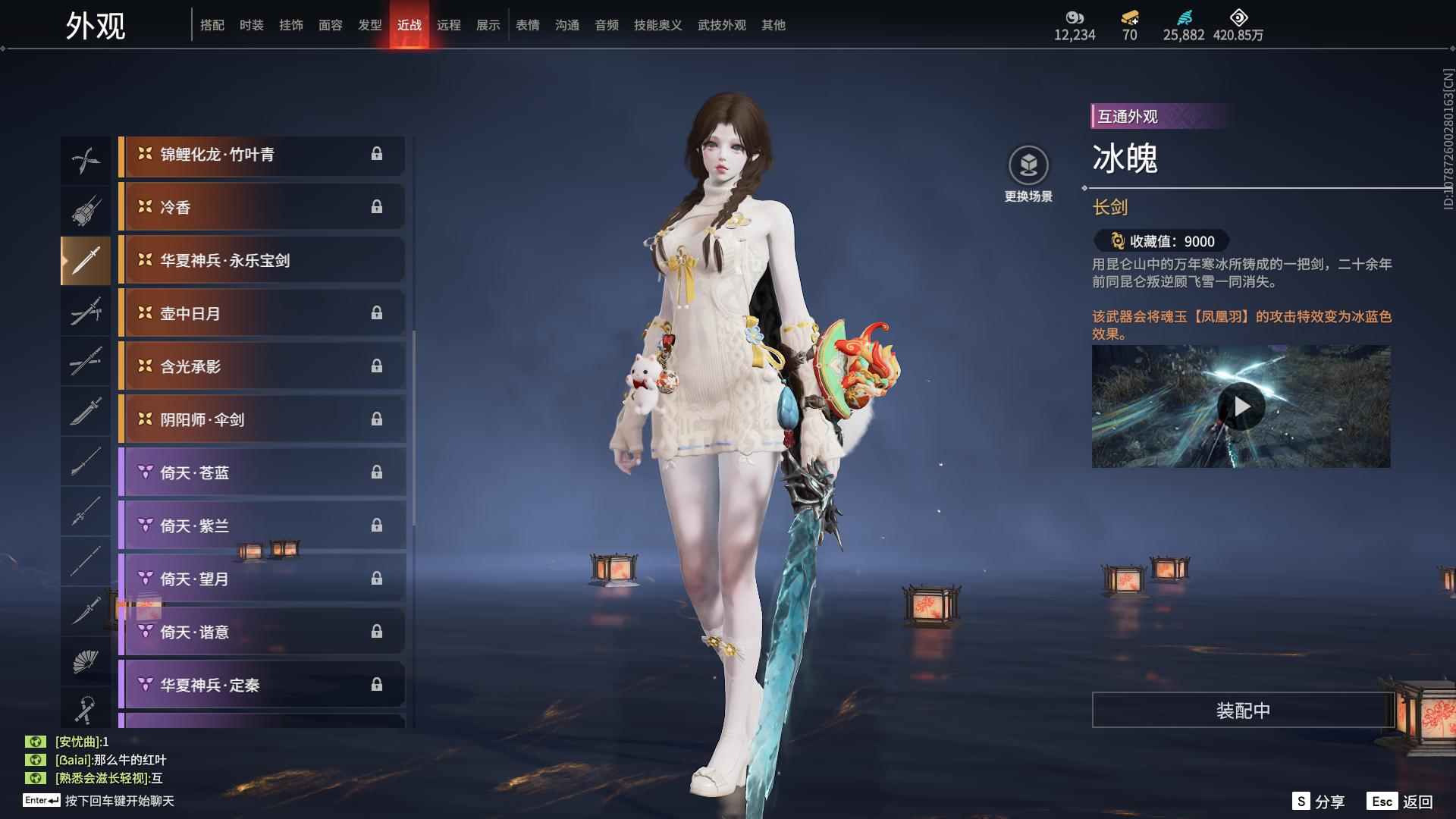Choose the longsword weapon category icon
The image size is (1456, 819).
pos(86,260)
